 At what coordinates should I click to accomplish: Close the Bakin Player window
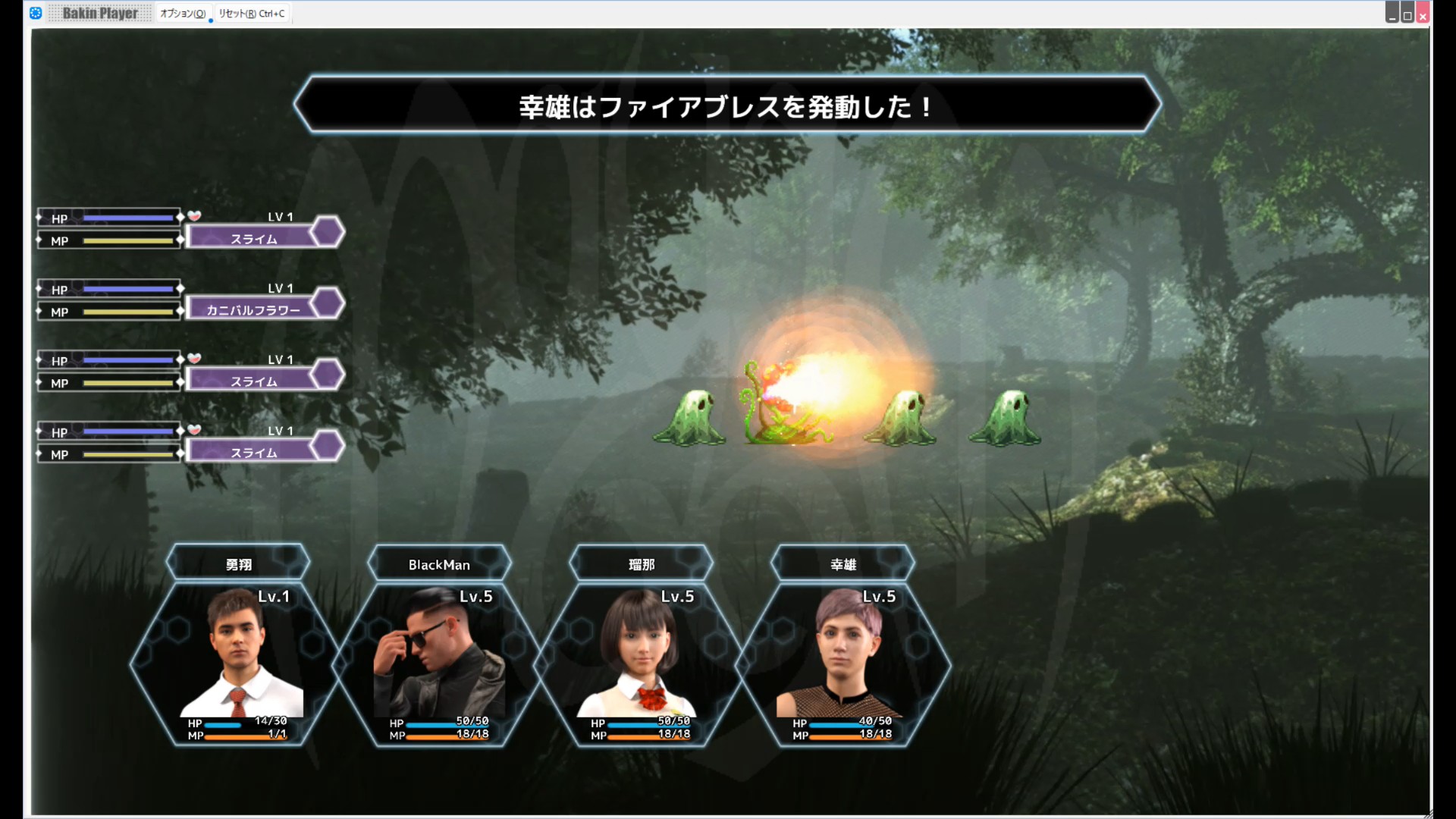coord(1423,14)
